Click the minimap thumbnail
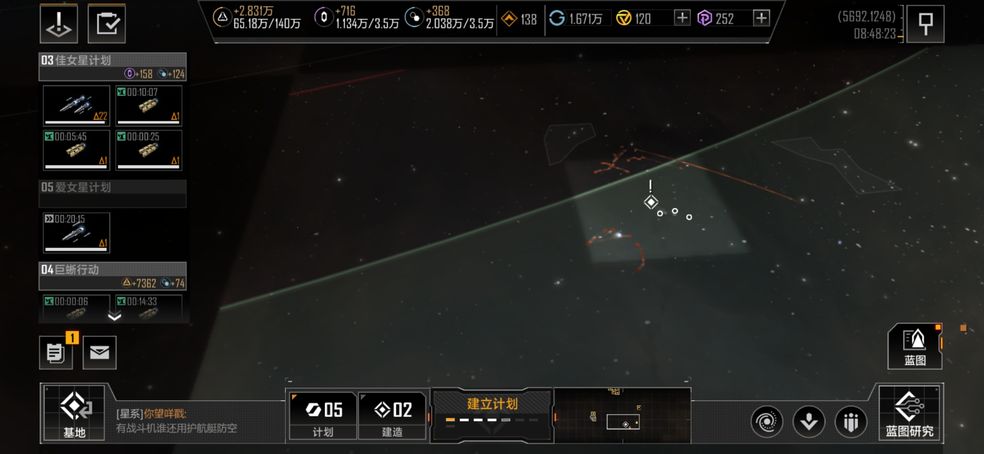Screen dimensions: 984x454 [x=622, y=414]
